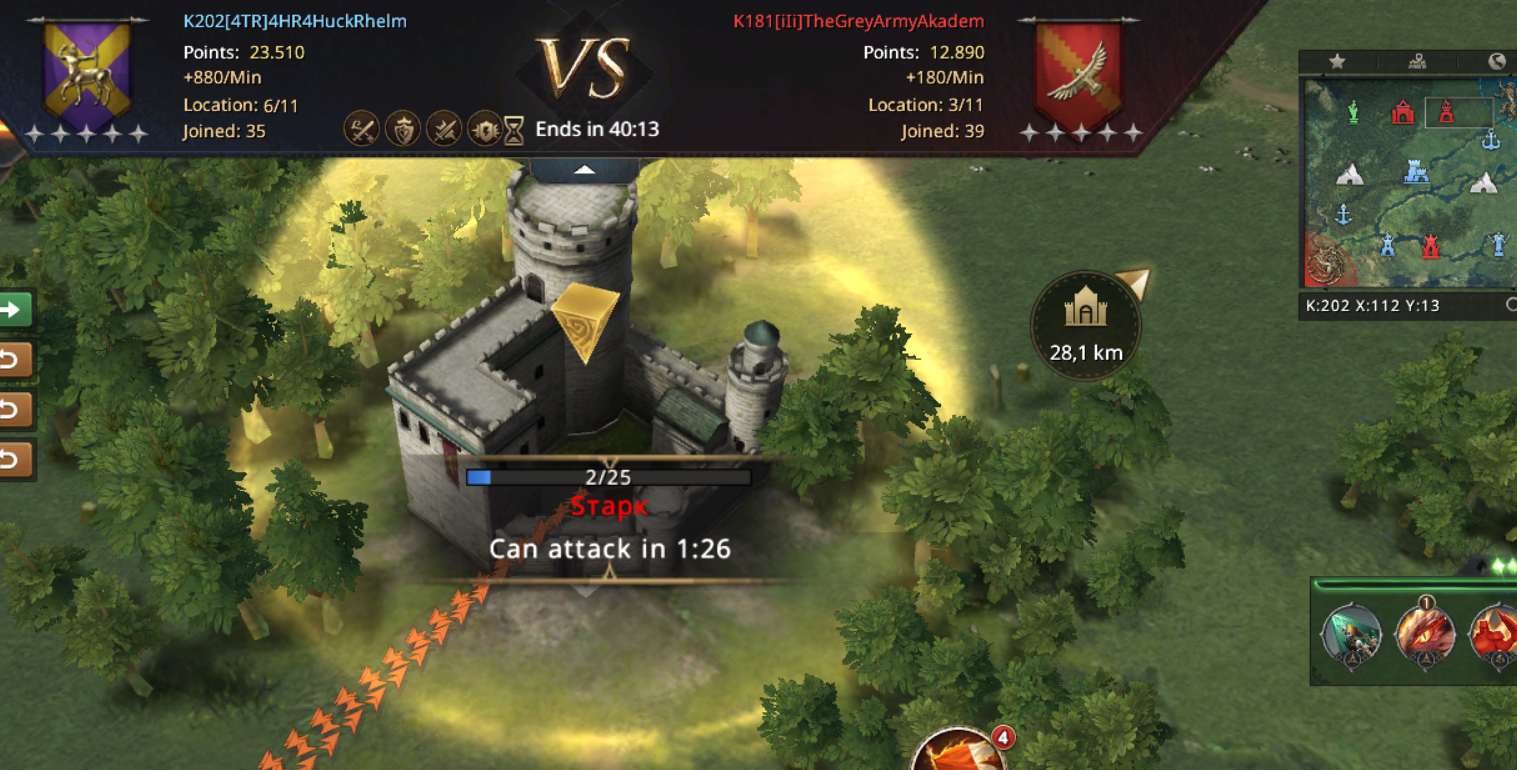Jump to the city 28,1 km away
The width and height of the screenshot is (1517, 770).
pos(1085,325)
